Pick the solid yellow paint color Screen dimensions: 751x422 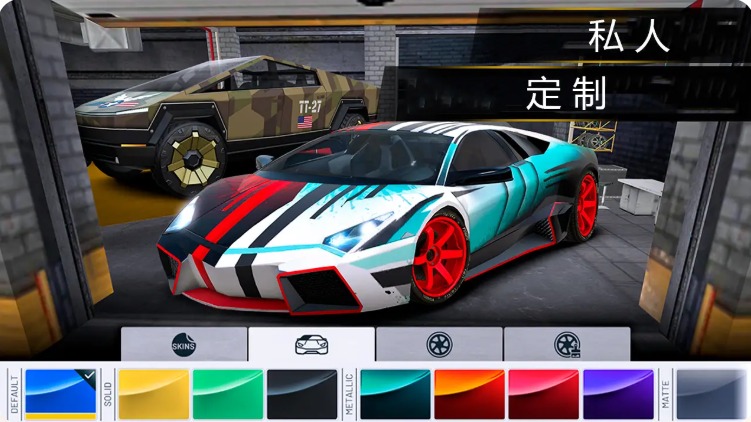153,394
